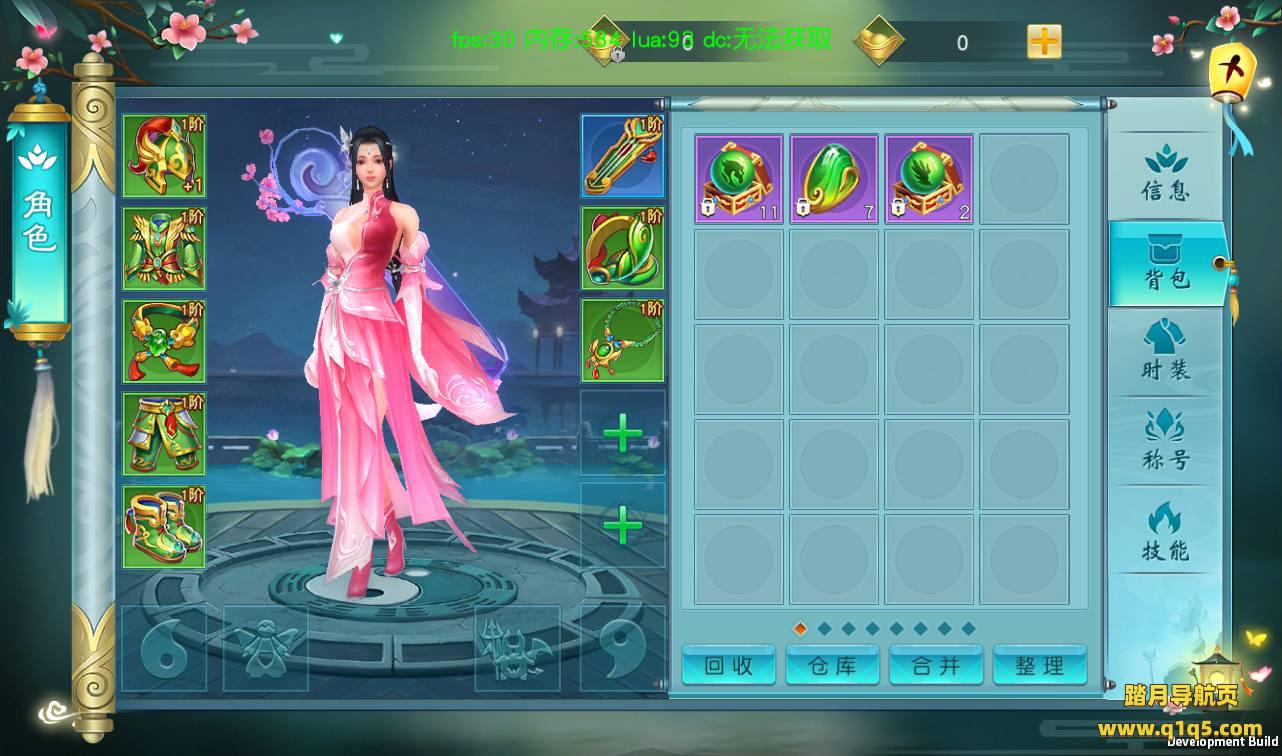Image resolution: width=1282 pixels, height=756 pixels.
Task: Open the 仓库 warehouse
Action: pyautogui.click(x=832, y=666)
